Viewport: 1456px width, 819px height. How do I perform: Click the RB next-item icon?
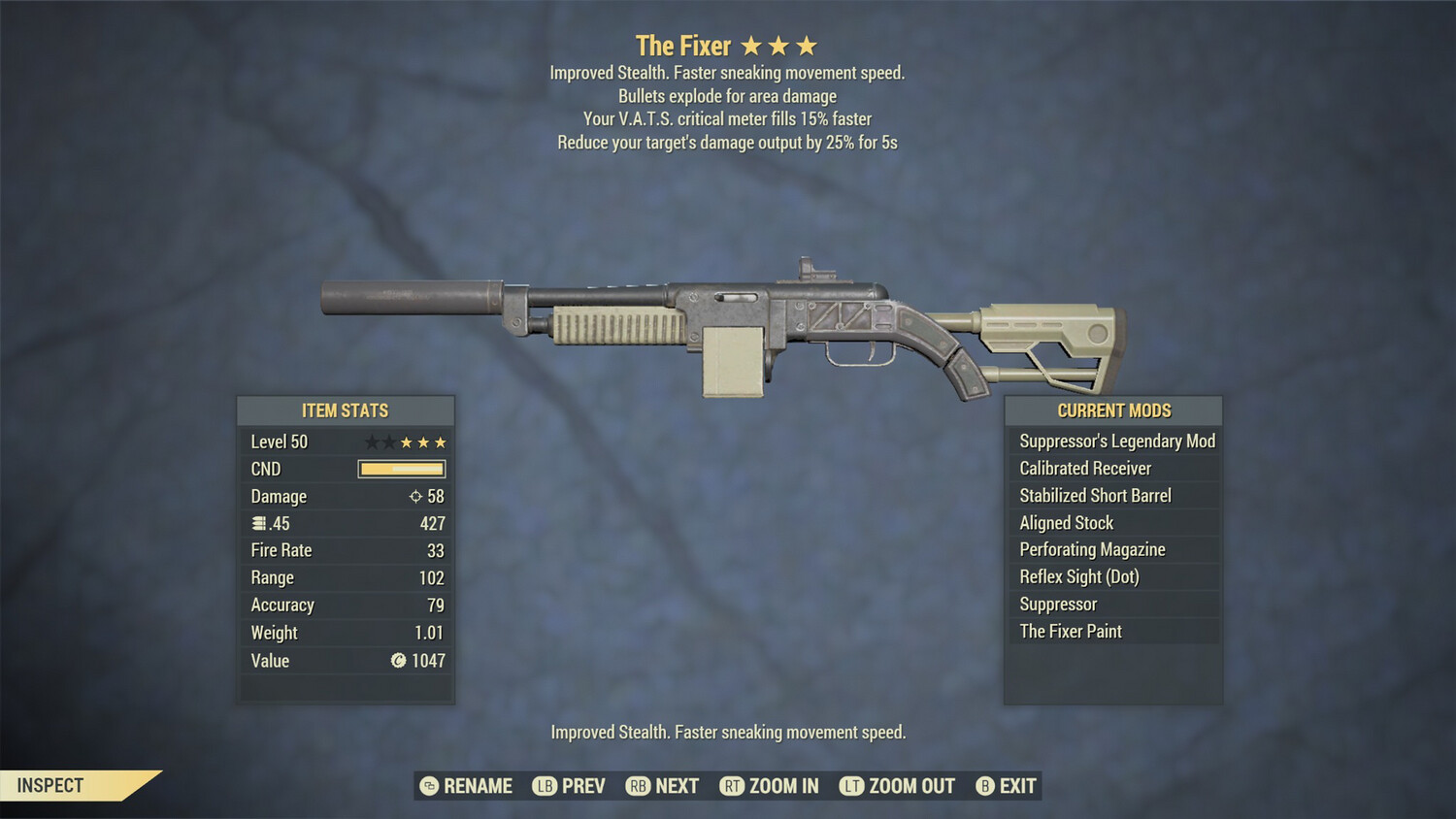pyautogui.click(x=639, y=786)
